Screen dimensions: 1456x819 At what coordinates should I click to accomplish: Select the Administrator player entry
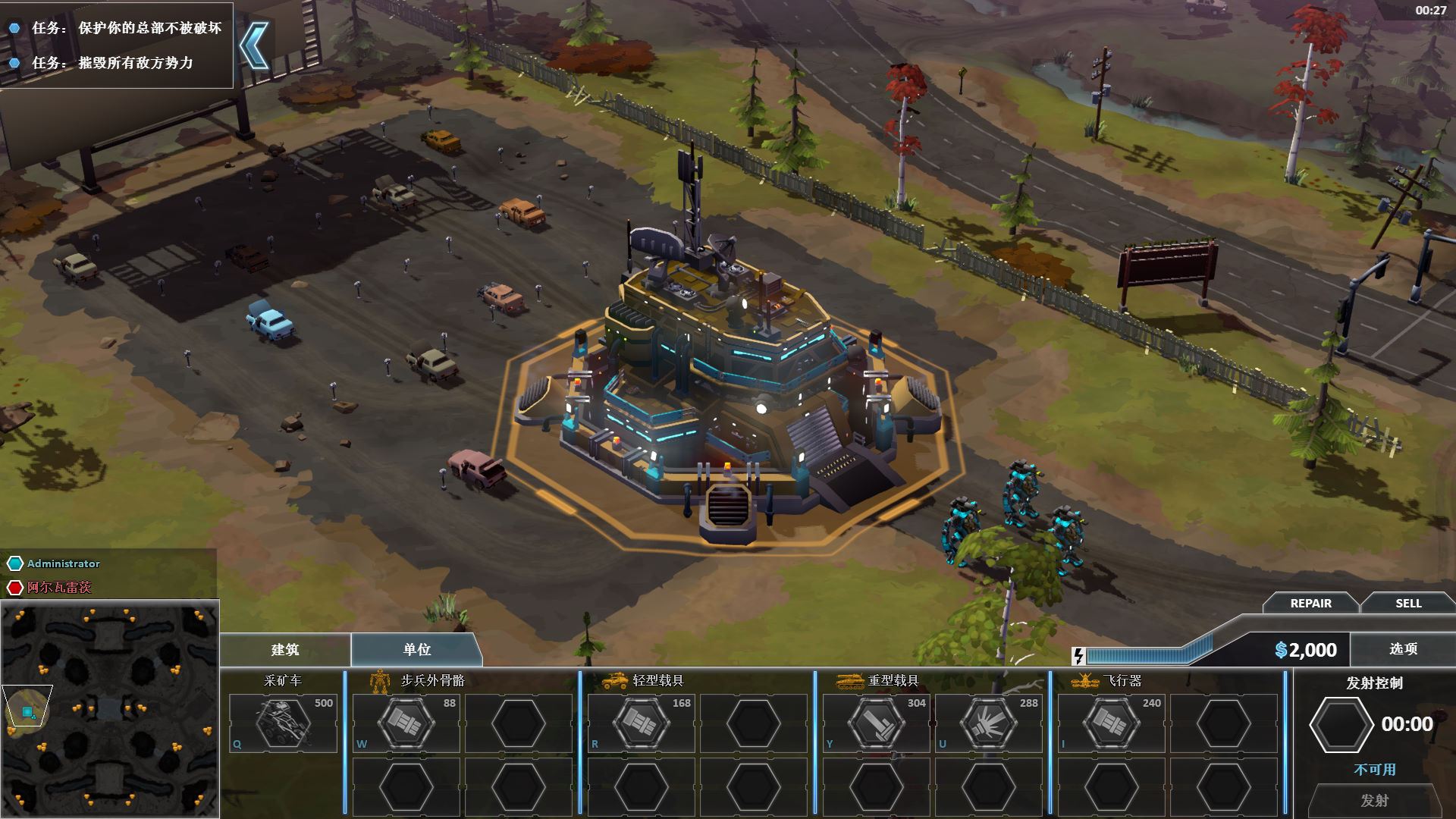click(63, 563)
